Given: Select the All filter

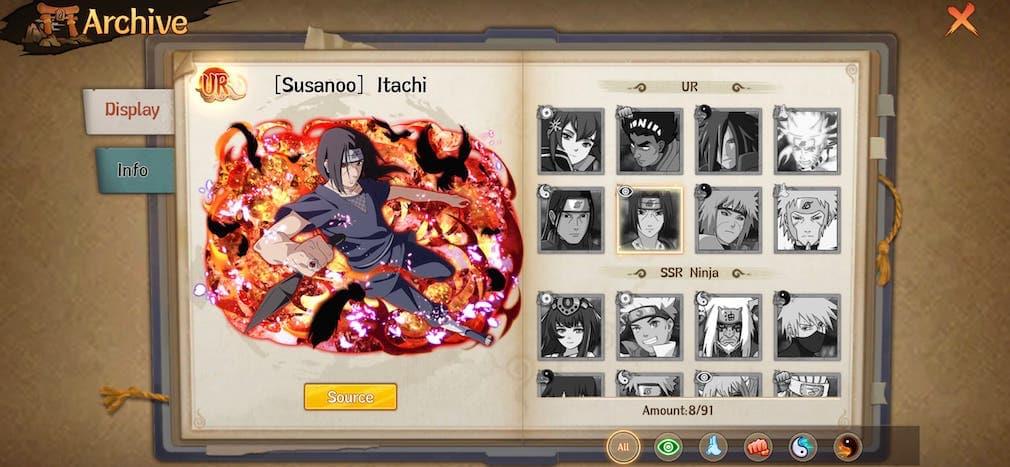Looking at the screenshot, I should coord(623,446).
